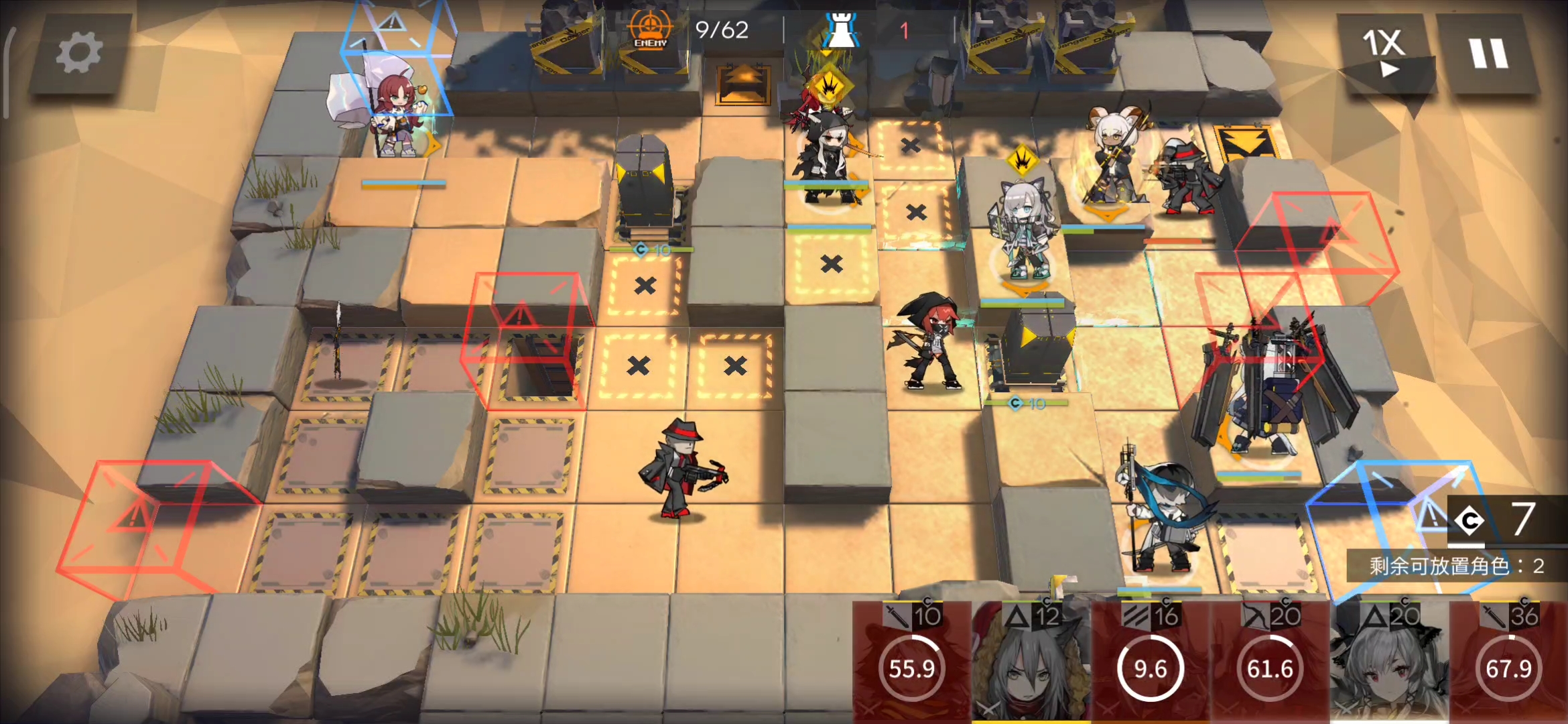Toggle the 1X game speed button
Screen dimensions: 1568x724
point(1383,52)
